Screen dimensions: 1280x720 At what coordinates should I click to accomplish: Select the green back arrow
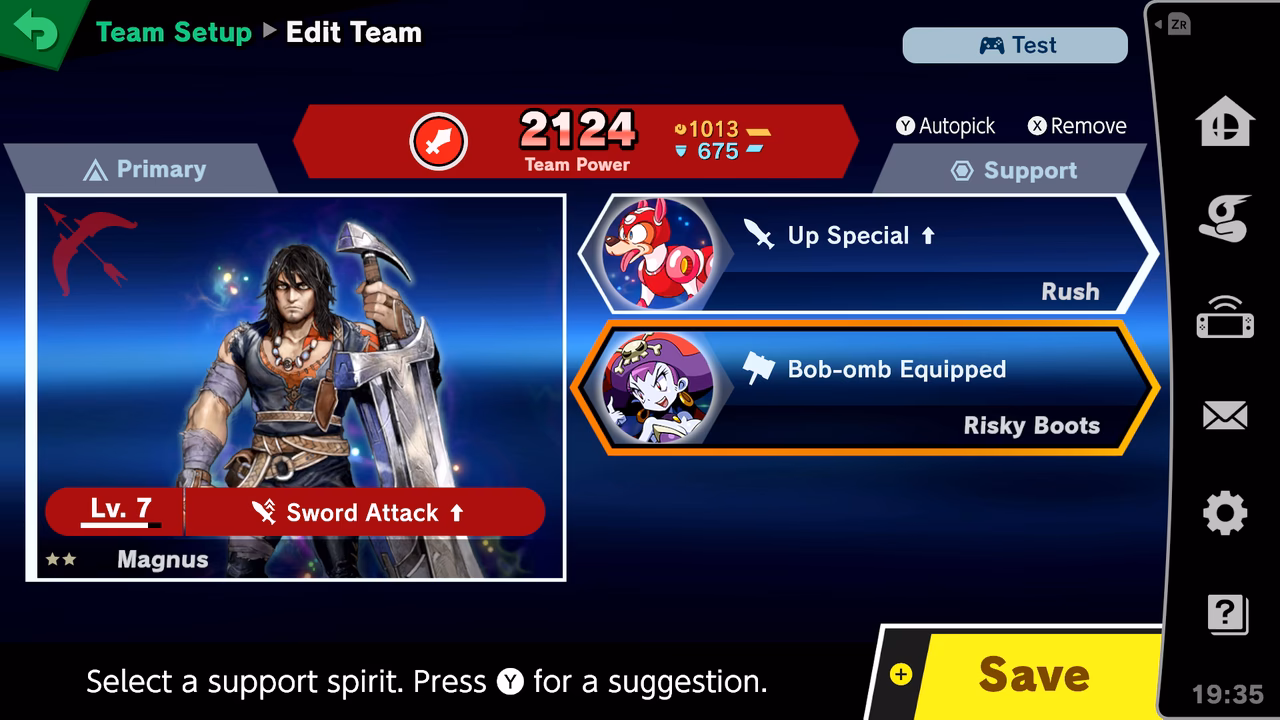click(x=38, y=30)
